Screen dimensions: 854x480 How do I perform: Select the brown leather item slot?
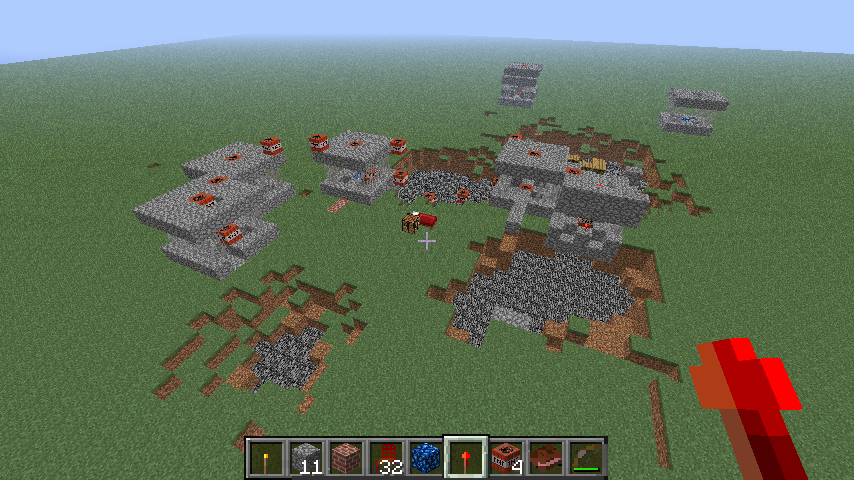(546, 458)
